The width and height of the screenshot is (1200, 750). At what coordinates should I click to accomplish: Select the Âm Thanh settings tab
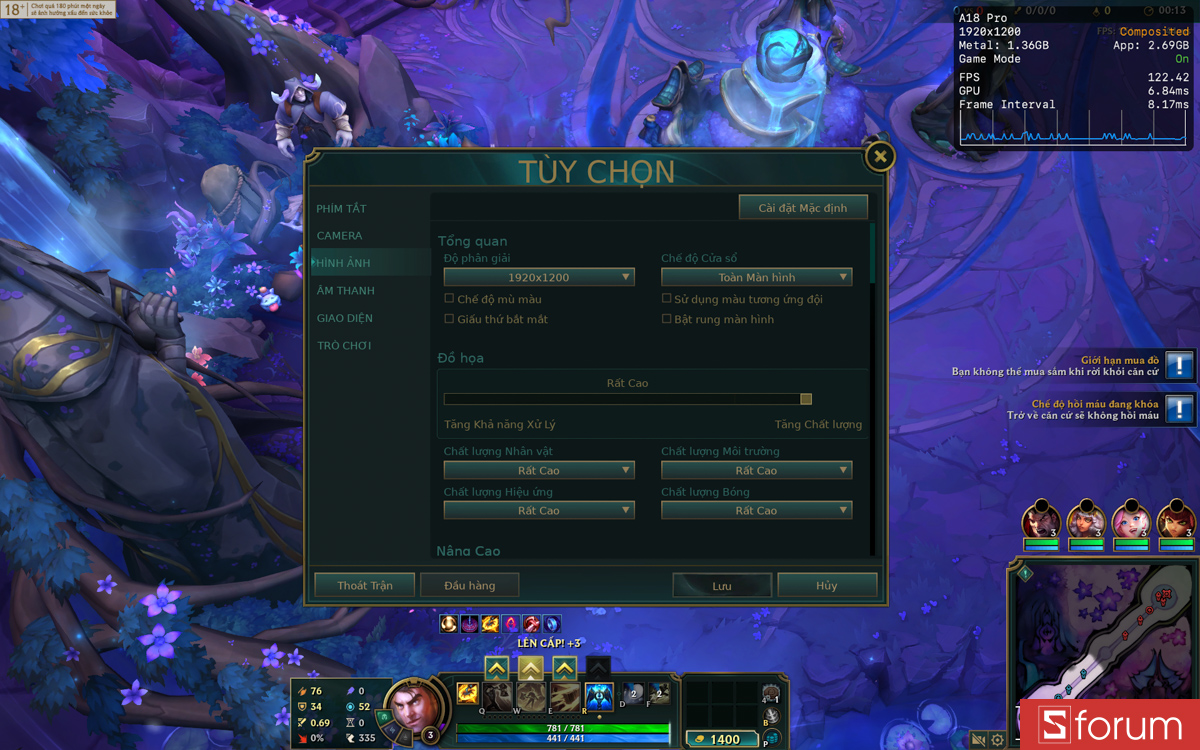pos(346,291)
